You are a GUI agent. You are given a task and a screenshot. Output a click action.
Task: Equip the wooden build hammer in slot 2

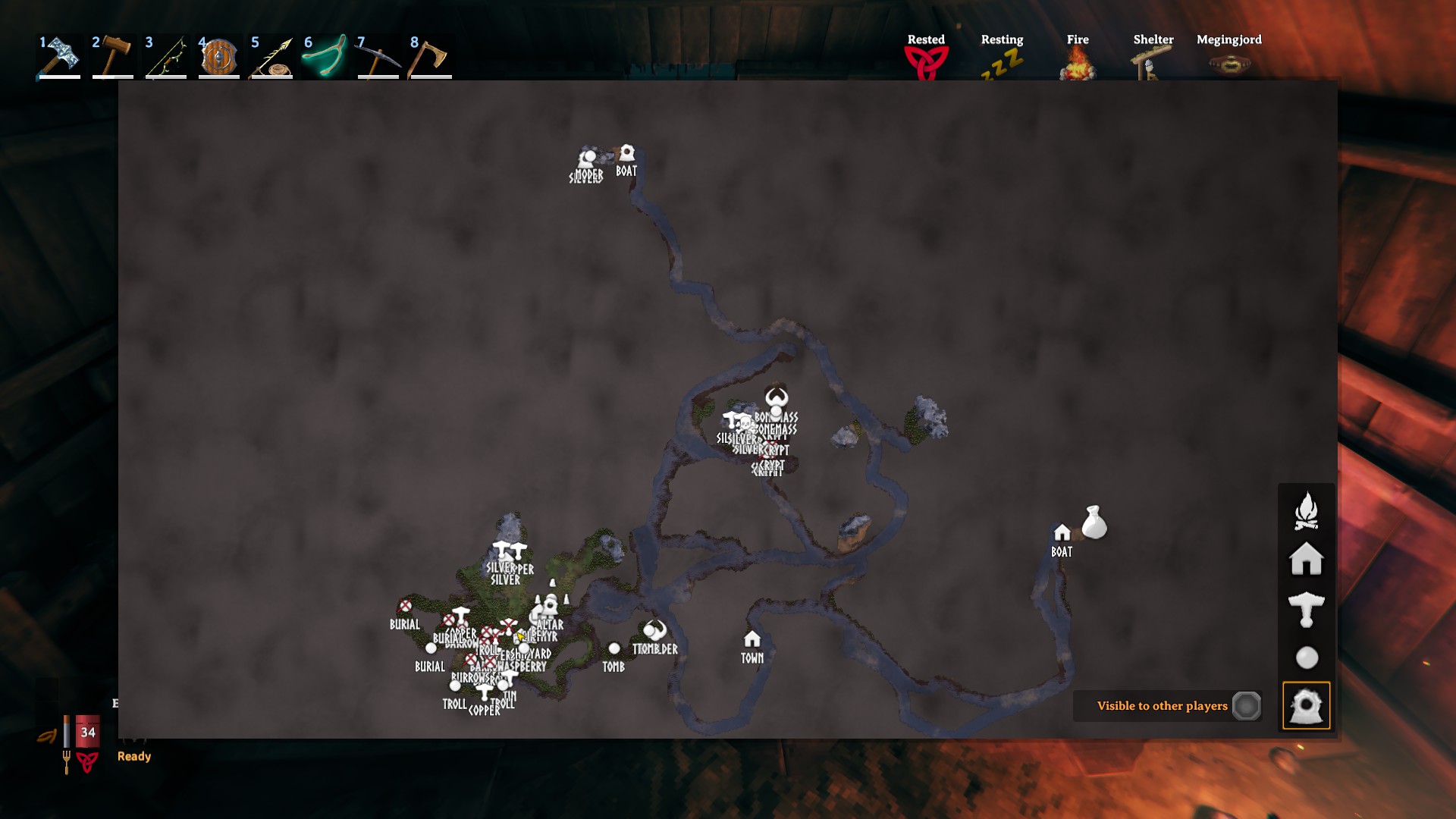113,57
